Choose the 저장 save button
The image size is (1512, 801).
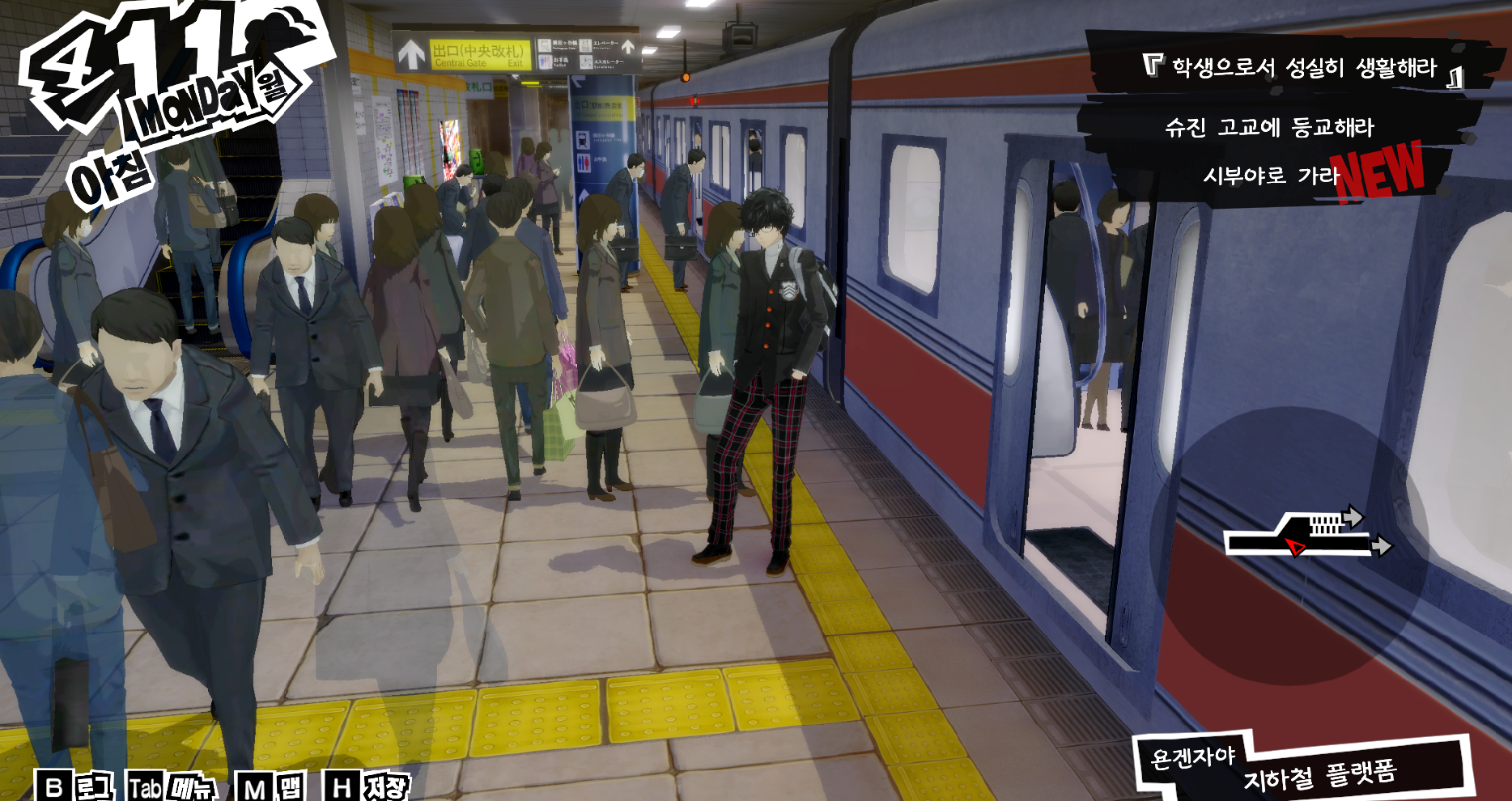pos(367,786)
